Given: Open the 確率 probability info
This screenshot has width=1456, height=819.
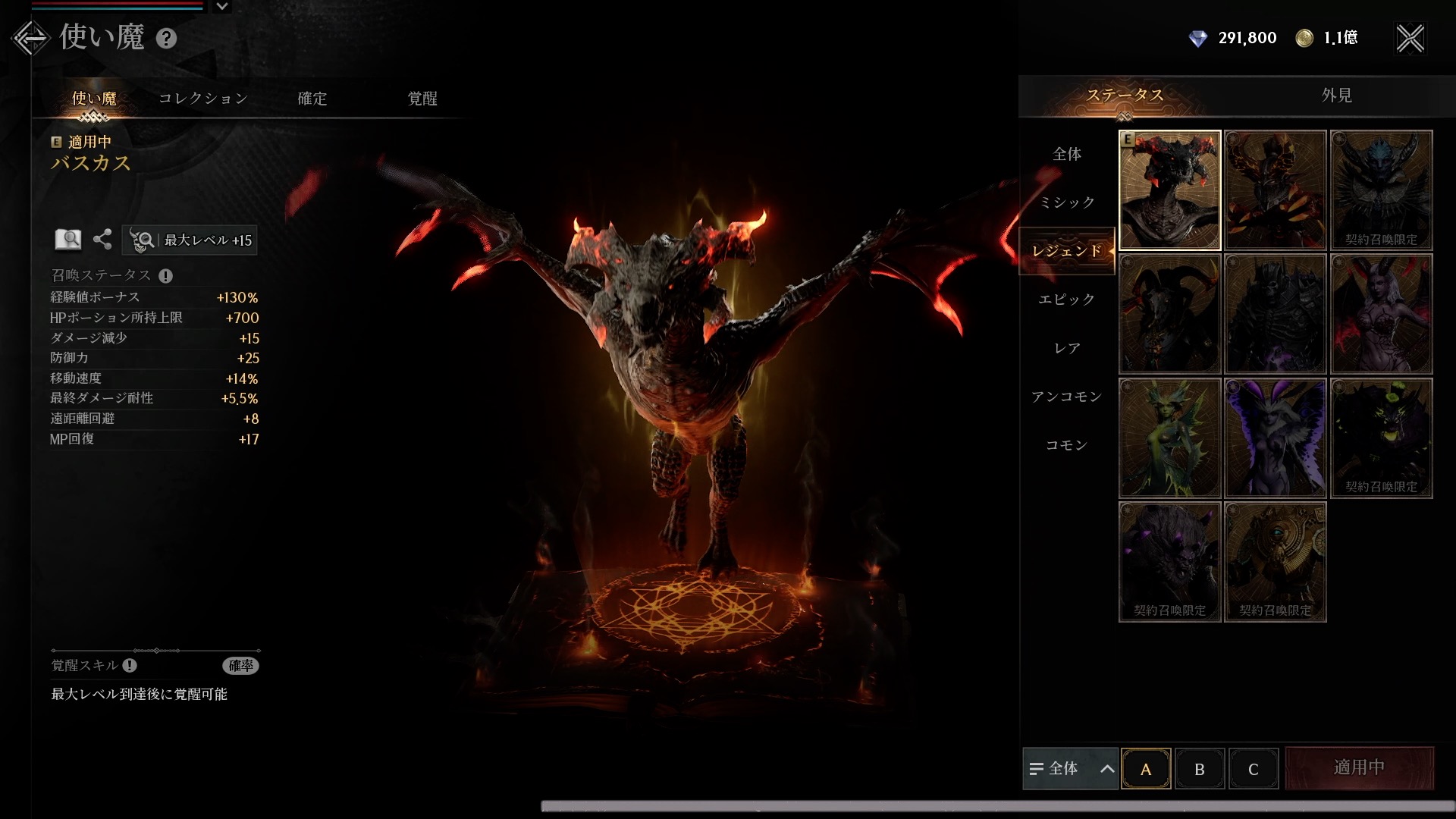Looking at the screenshot, I should (241, 666).
